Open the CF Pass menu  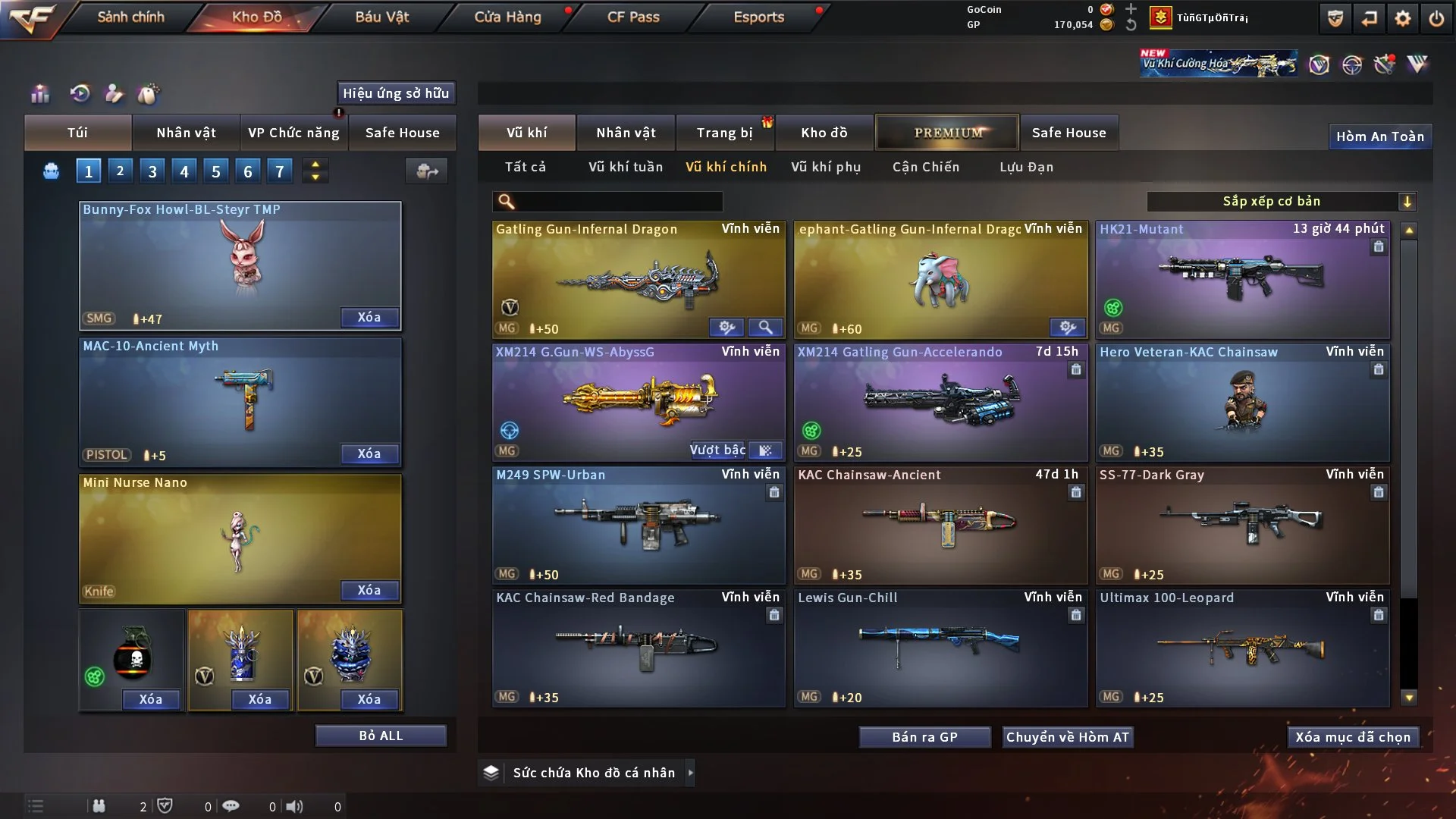pos(633,17)
